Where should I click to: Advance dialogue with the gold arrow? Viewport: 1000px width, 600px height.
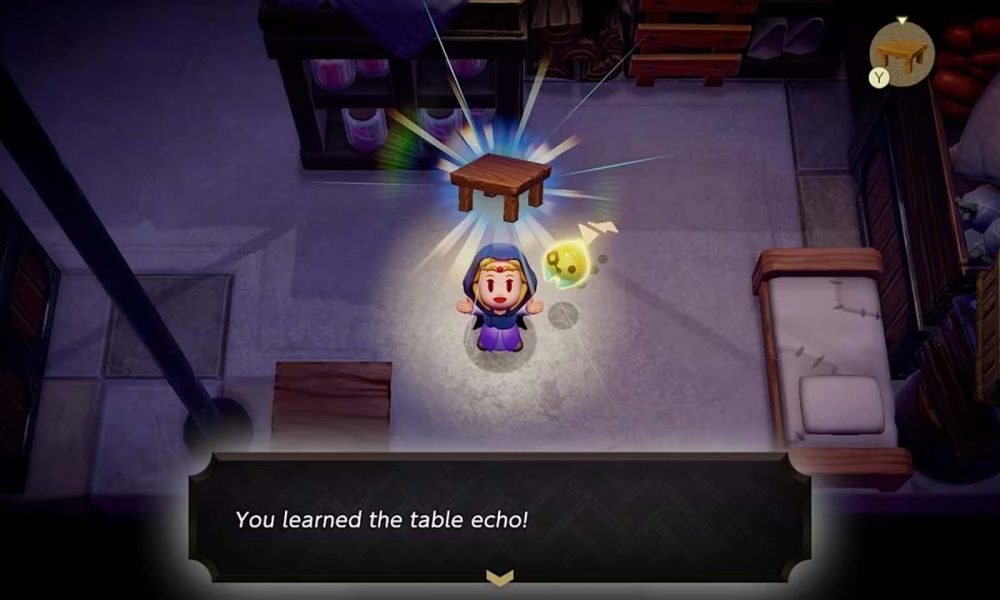tap(499, 577)
